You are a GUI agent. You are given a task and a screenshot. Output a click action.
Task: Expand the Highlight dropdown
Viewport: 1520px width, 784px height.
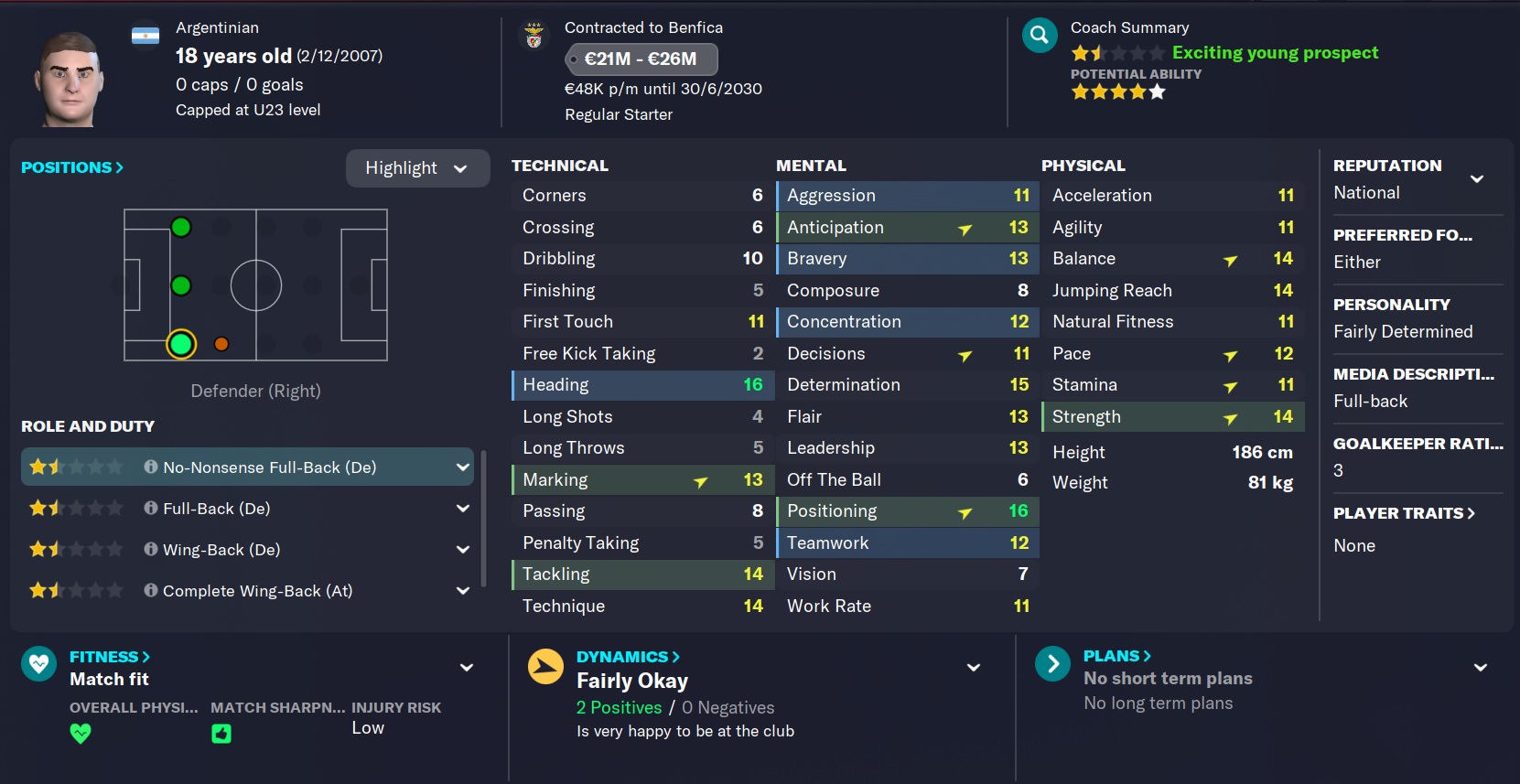click(417, 168)
